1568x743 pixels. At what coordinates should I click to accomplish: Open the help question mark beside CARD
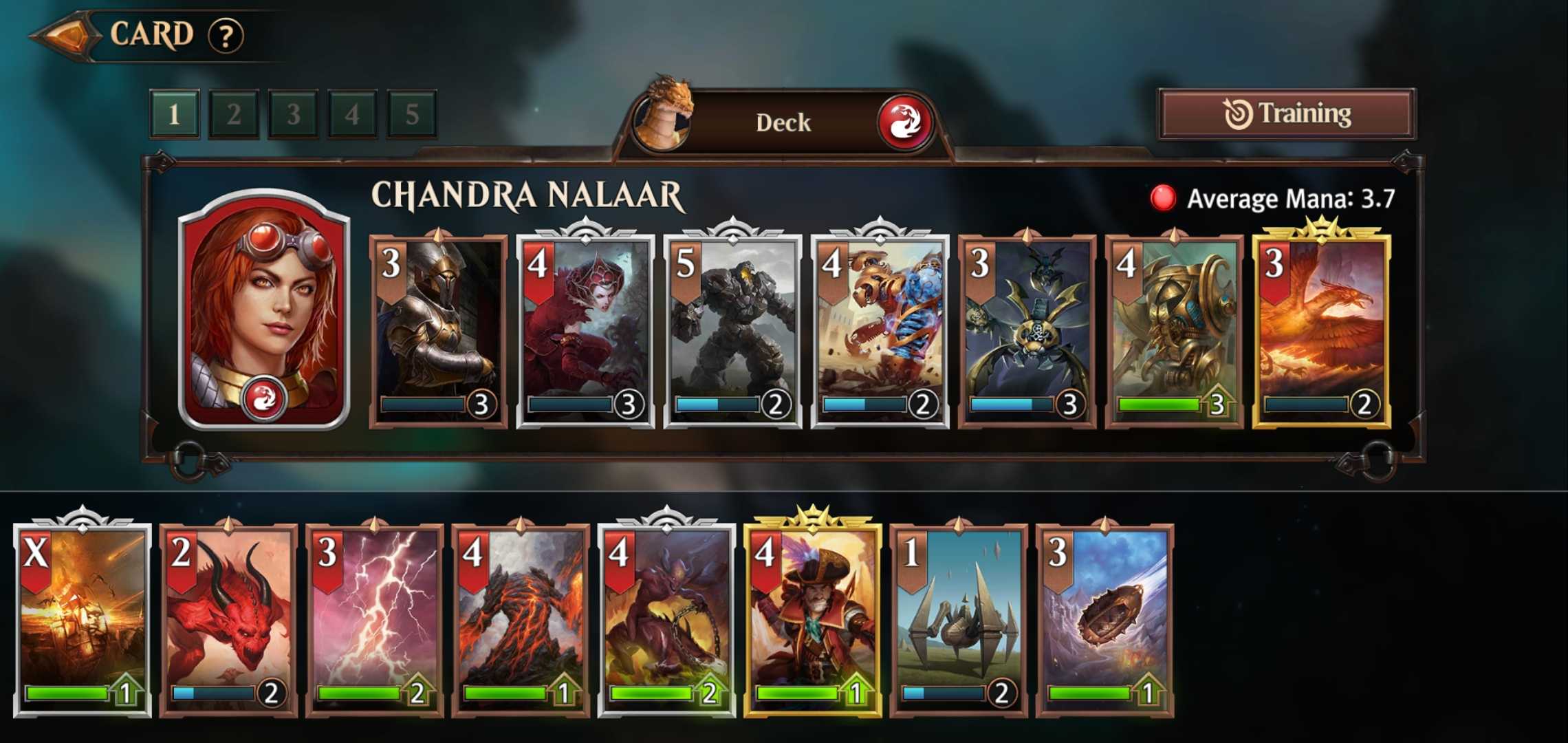[230, 34]
